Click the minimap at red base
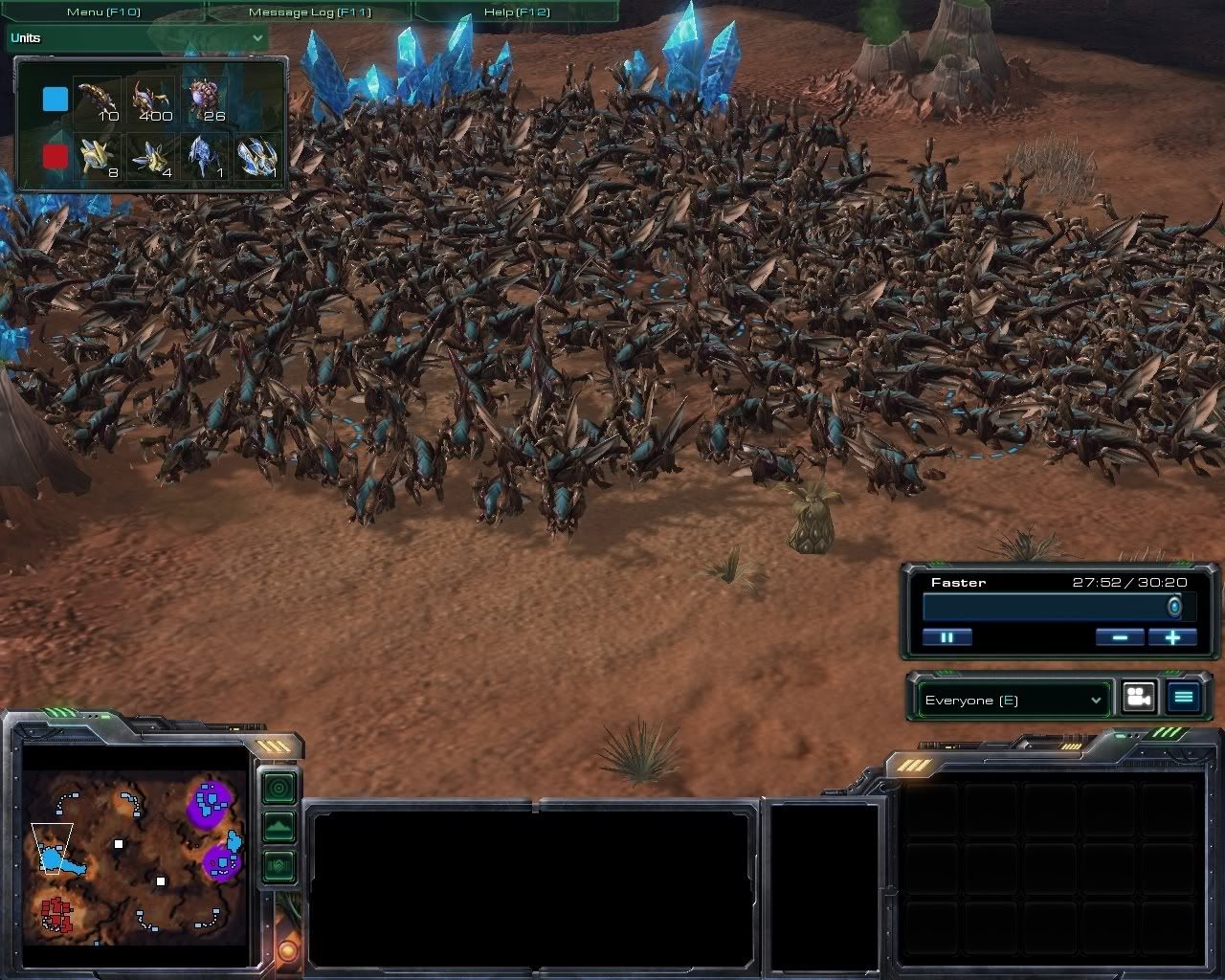The image size is (1225, 980). click(x=57, y=912)
